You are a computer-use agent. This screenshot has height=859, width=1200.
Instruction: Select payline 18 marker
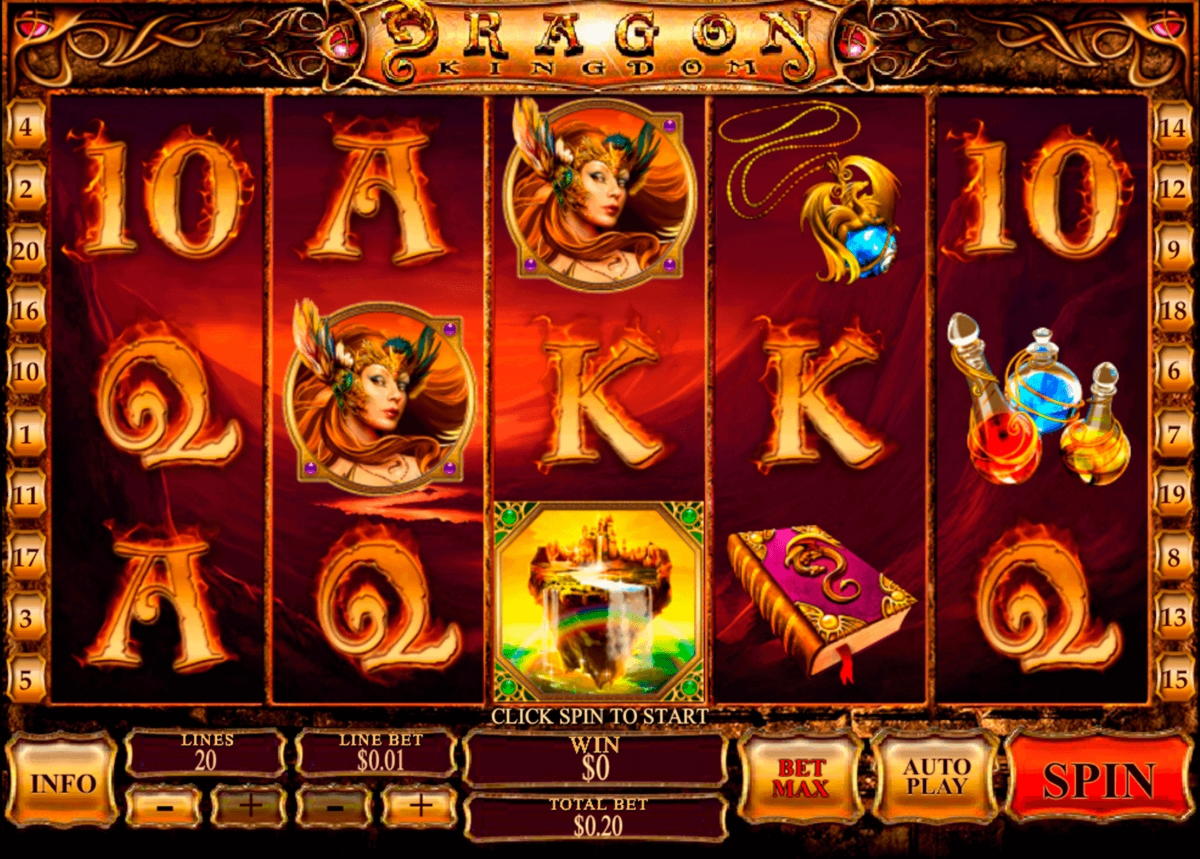tap(1173, 311)
